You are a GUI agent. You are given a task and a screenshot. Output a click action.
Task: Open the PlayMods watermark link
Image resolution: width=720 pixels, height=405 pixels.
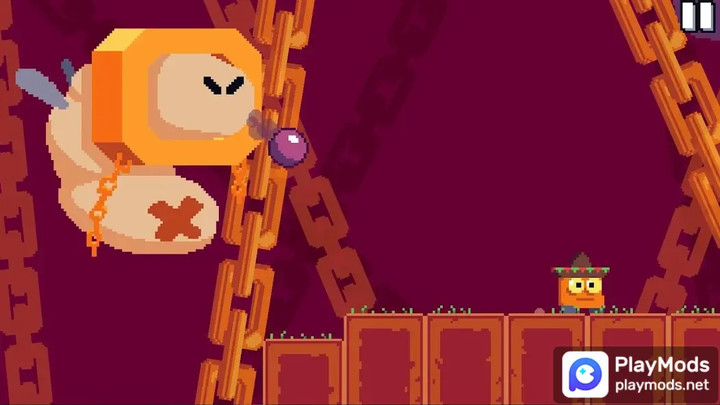point(637,374)
